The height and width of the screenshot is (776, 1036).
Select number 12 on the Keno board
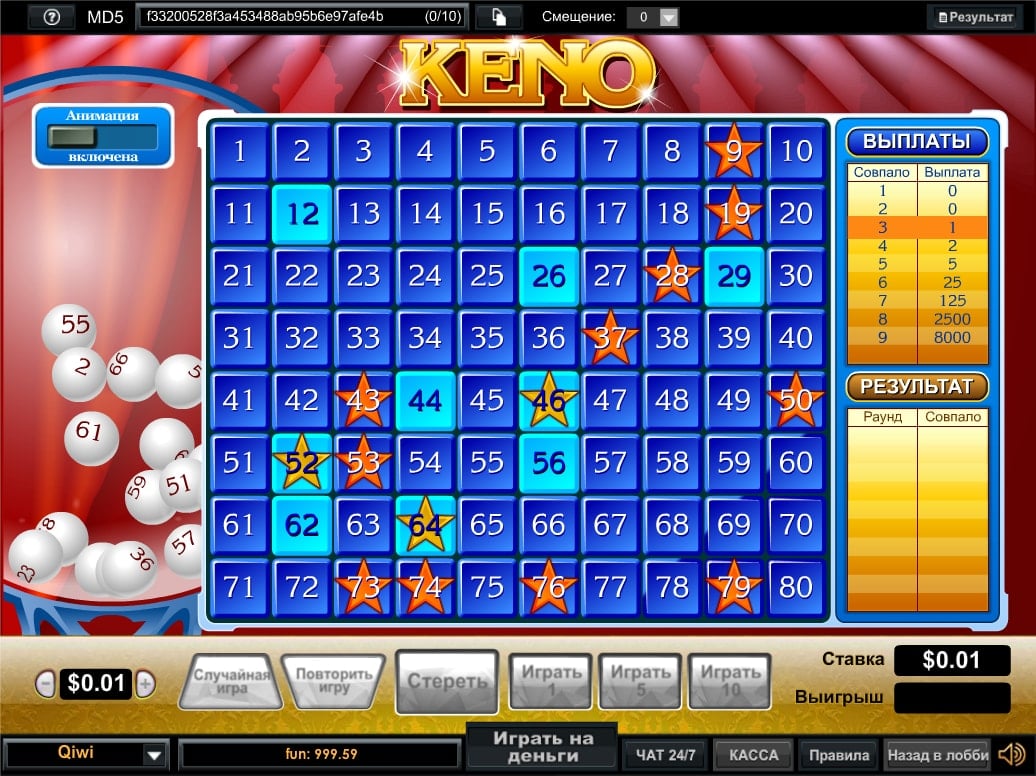pos(301,214)
